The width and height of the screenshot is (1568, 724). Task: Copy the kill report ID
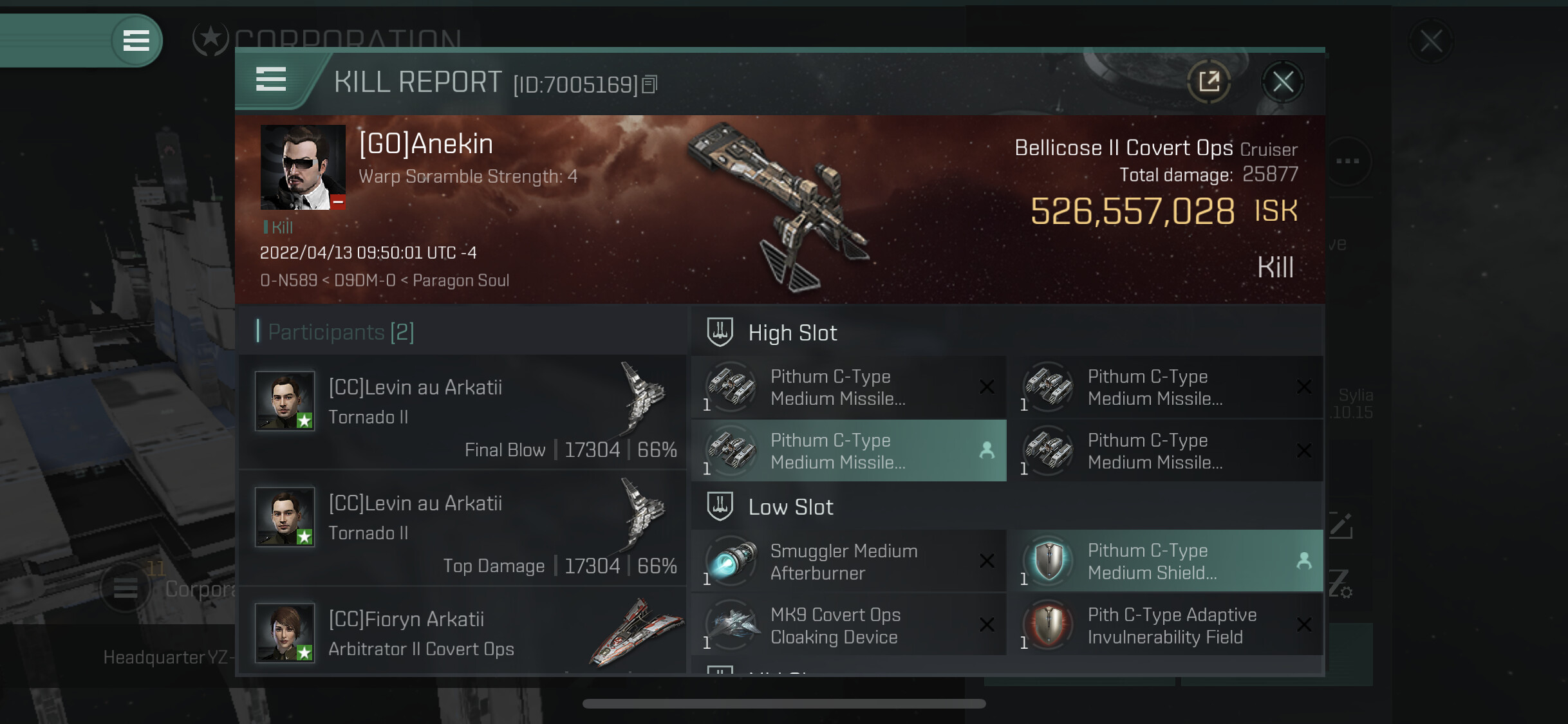[x=650, y=84]
